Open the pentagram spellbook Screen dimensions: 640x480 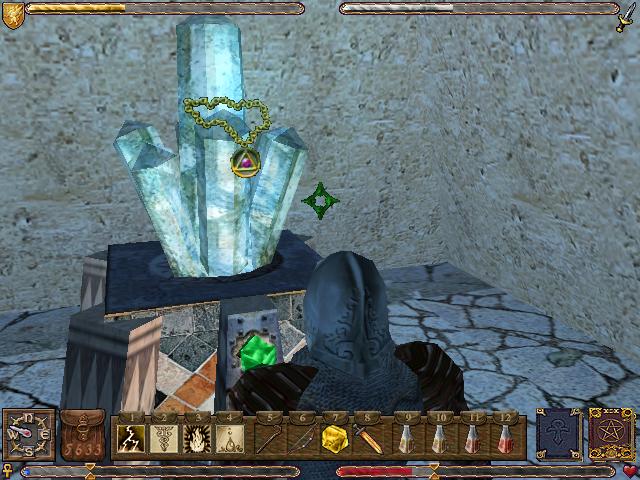[607, 435]
